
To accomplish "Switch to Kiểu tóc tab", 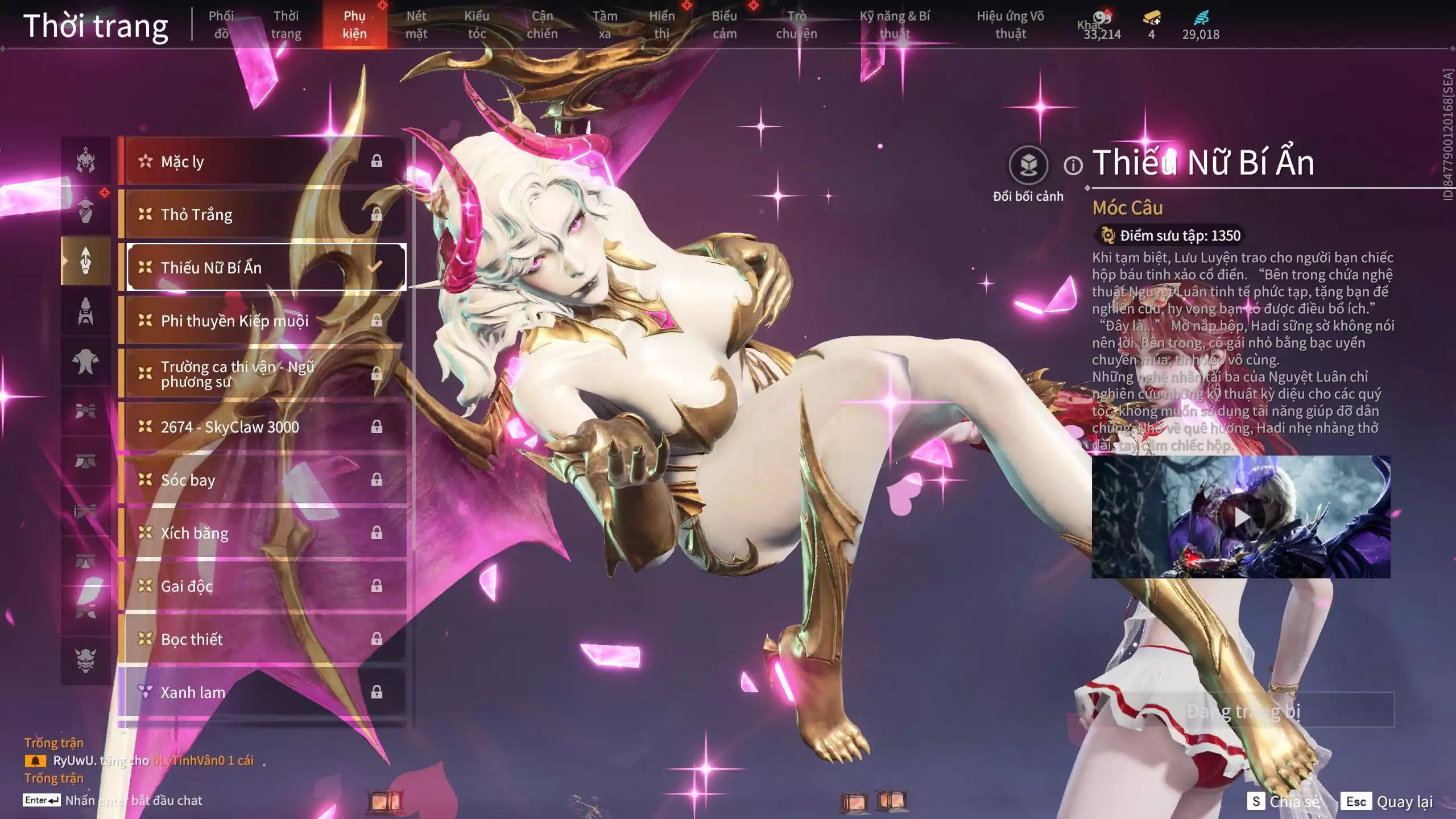I will (477, 25).
